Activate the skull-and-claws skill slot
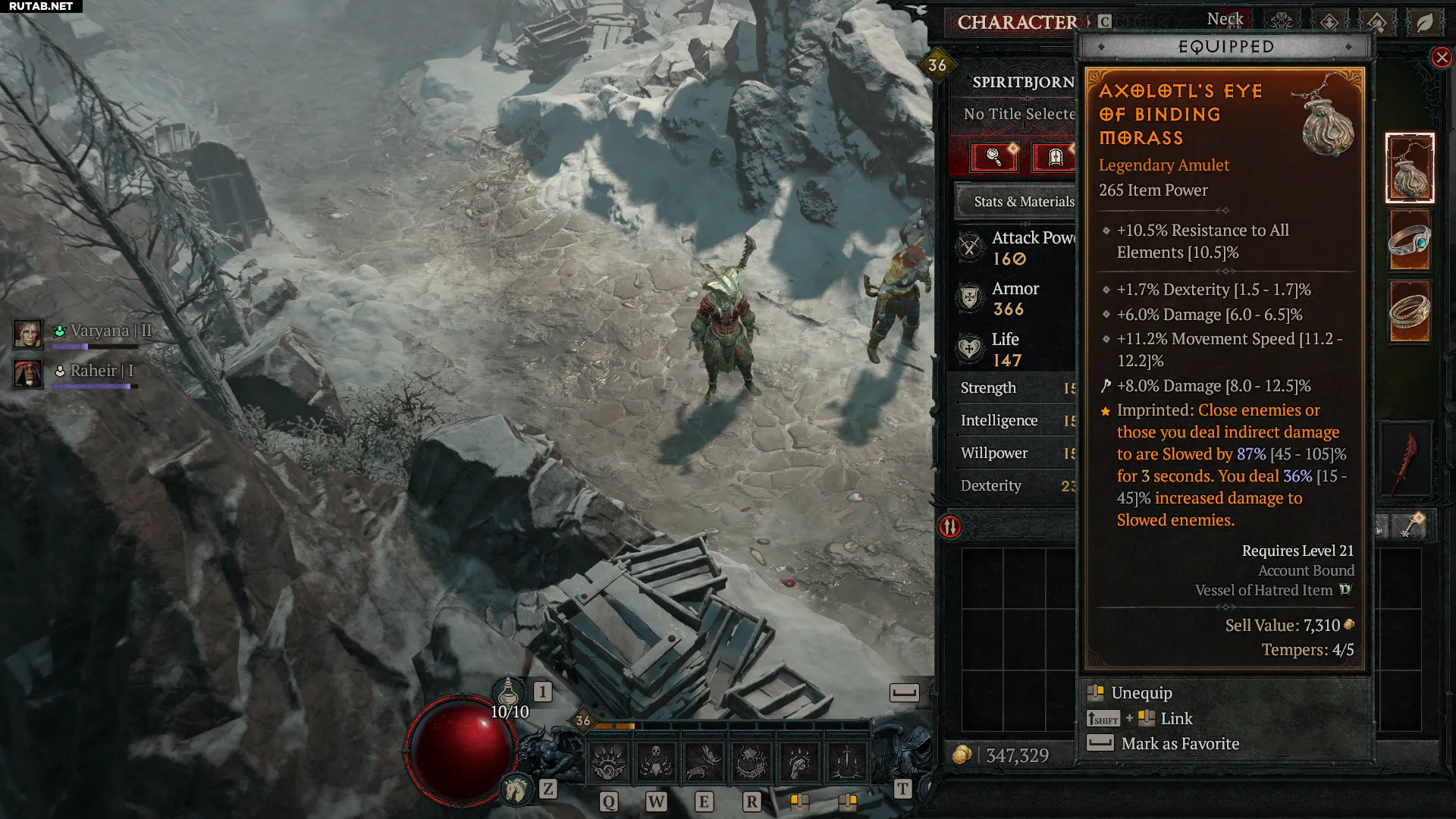Image resolution: width=1456 pixels, height=819 pixels. pos(656,762)
